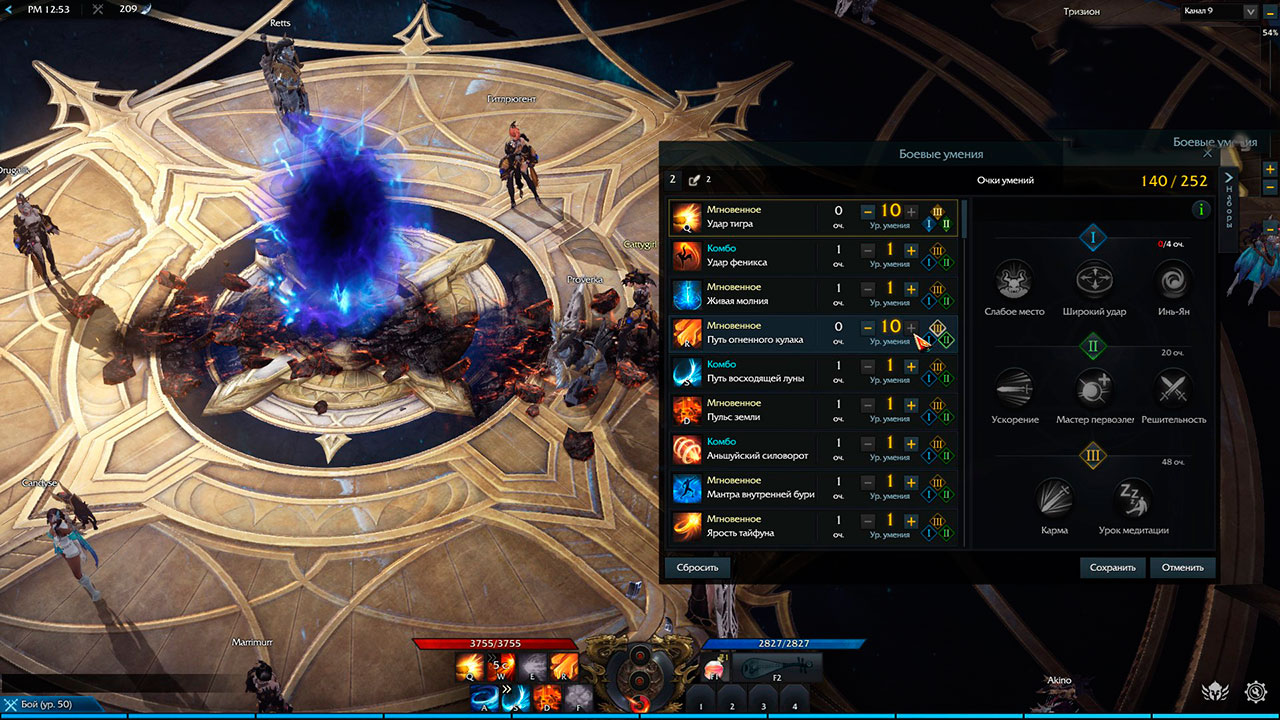The height and width of the screenshot is (720, 1280).
Task: Reset skill points using Сбросить
Action: click(697, 567)
